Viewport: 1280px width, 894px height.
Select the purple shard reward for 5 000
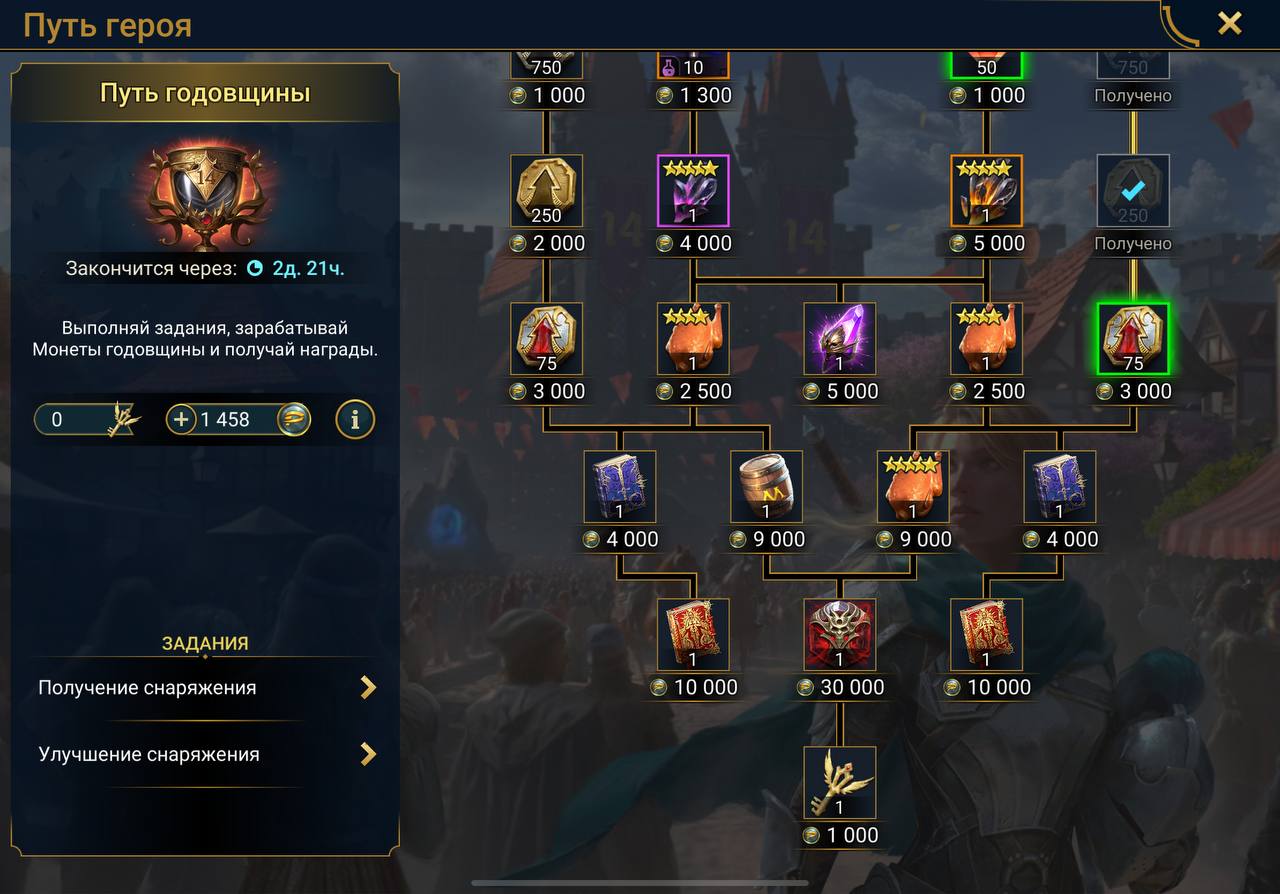point(840,339)
